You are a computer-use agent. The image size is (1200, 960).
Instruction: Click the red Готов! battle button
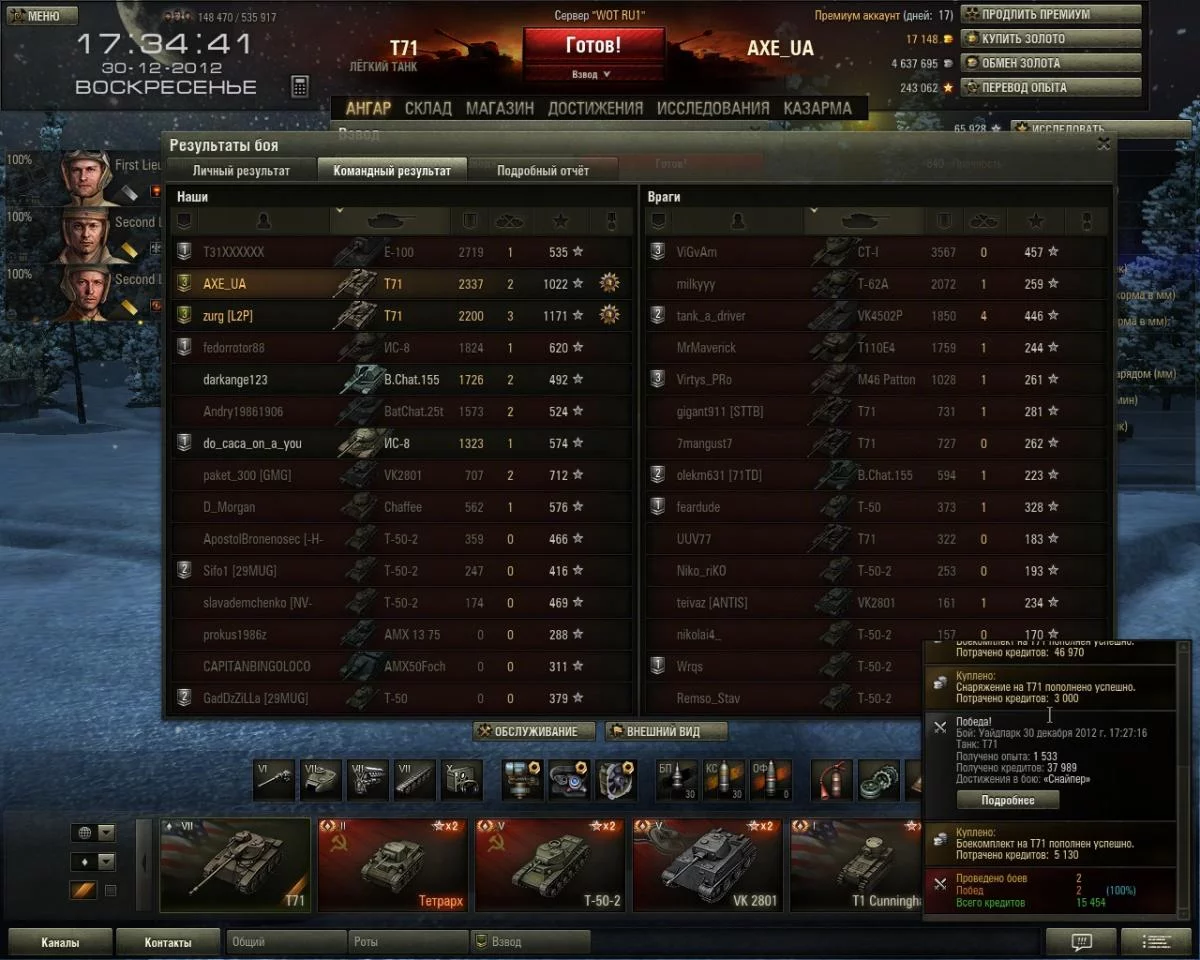tap(593, 46)
